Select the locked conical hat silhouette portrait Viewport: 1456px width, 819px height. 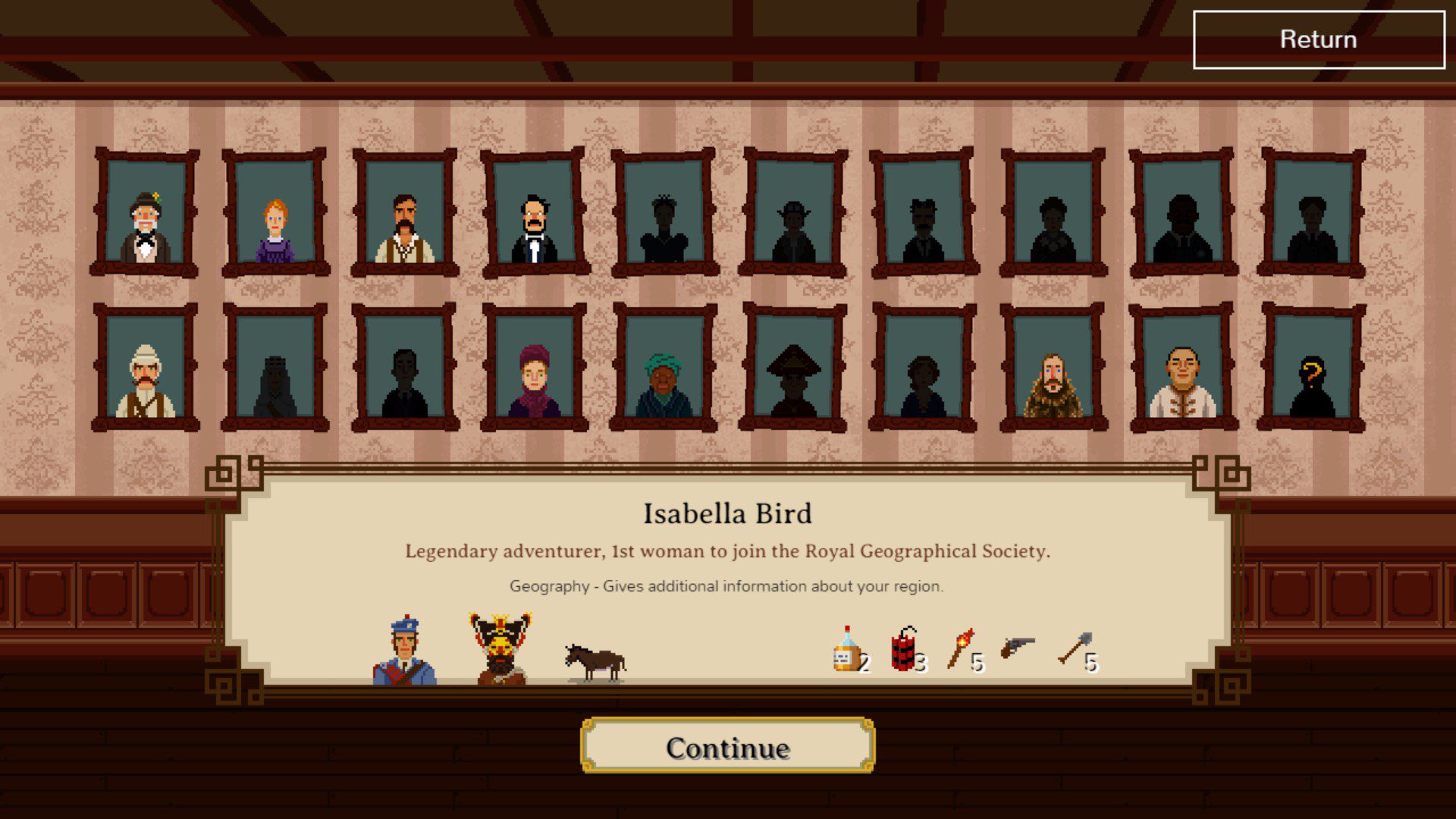[793, 369]
